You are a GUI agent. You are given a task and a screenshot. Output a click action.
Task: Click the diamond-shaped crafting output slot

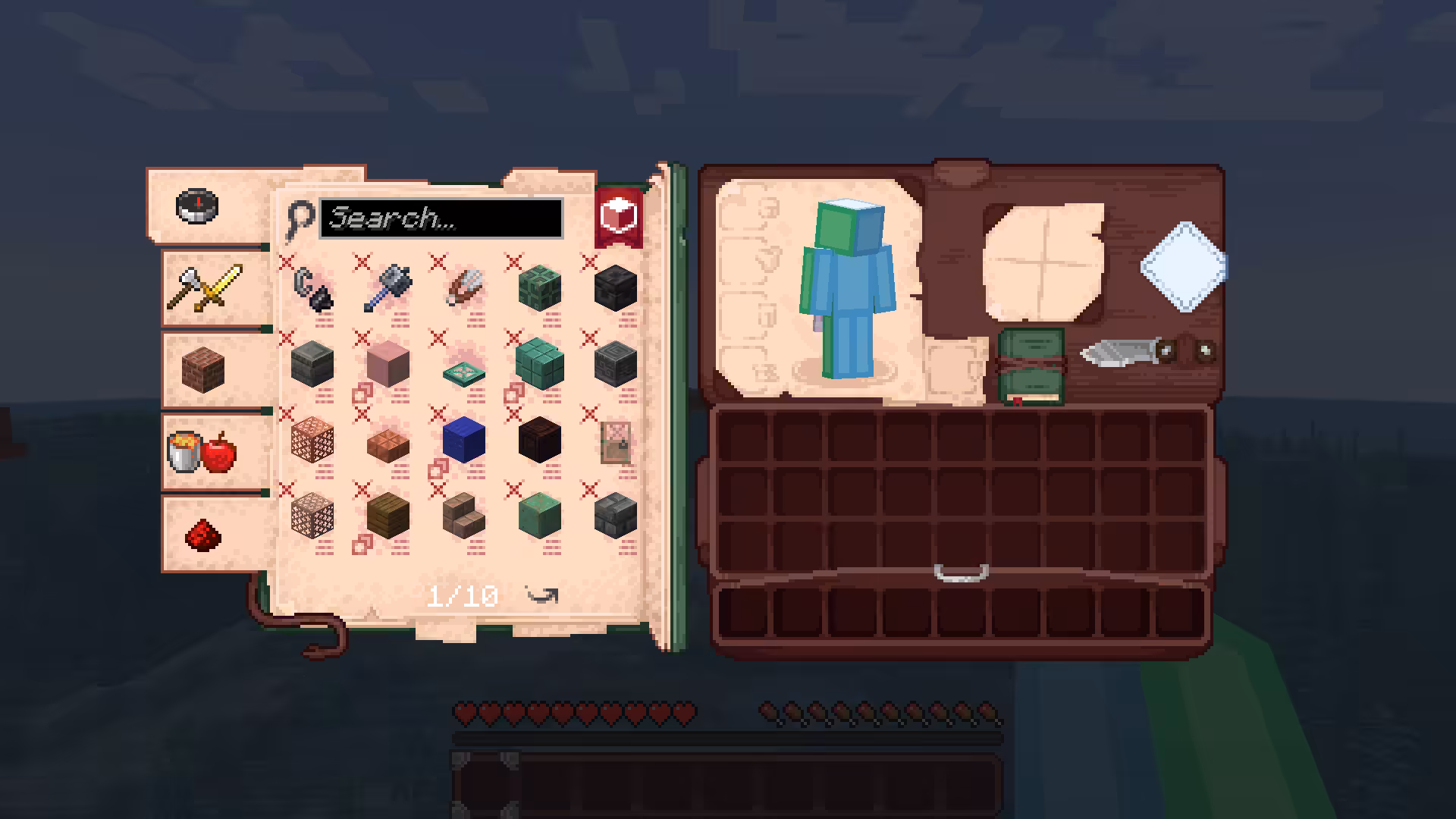[x=1183, y=266]
